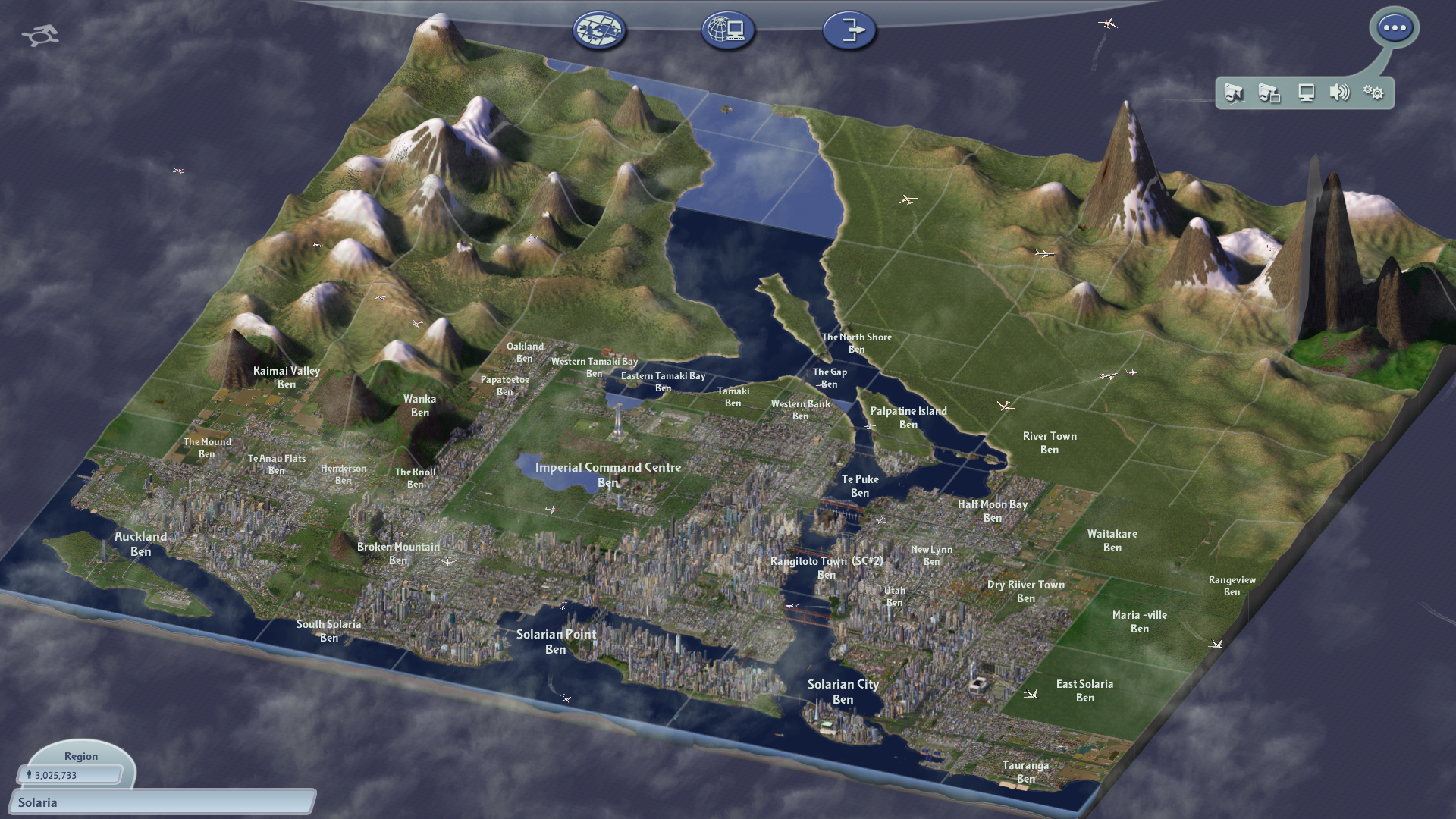Select the Imperial Command Centre city

tap(607, 474)
